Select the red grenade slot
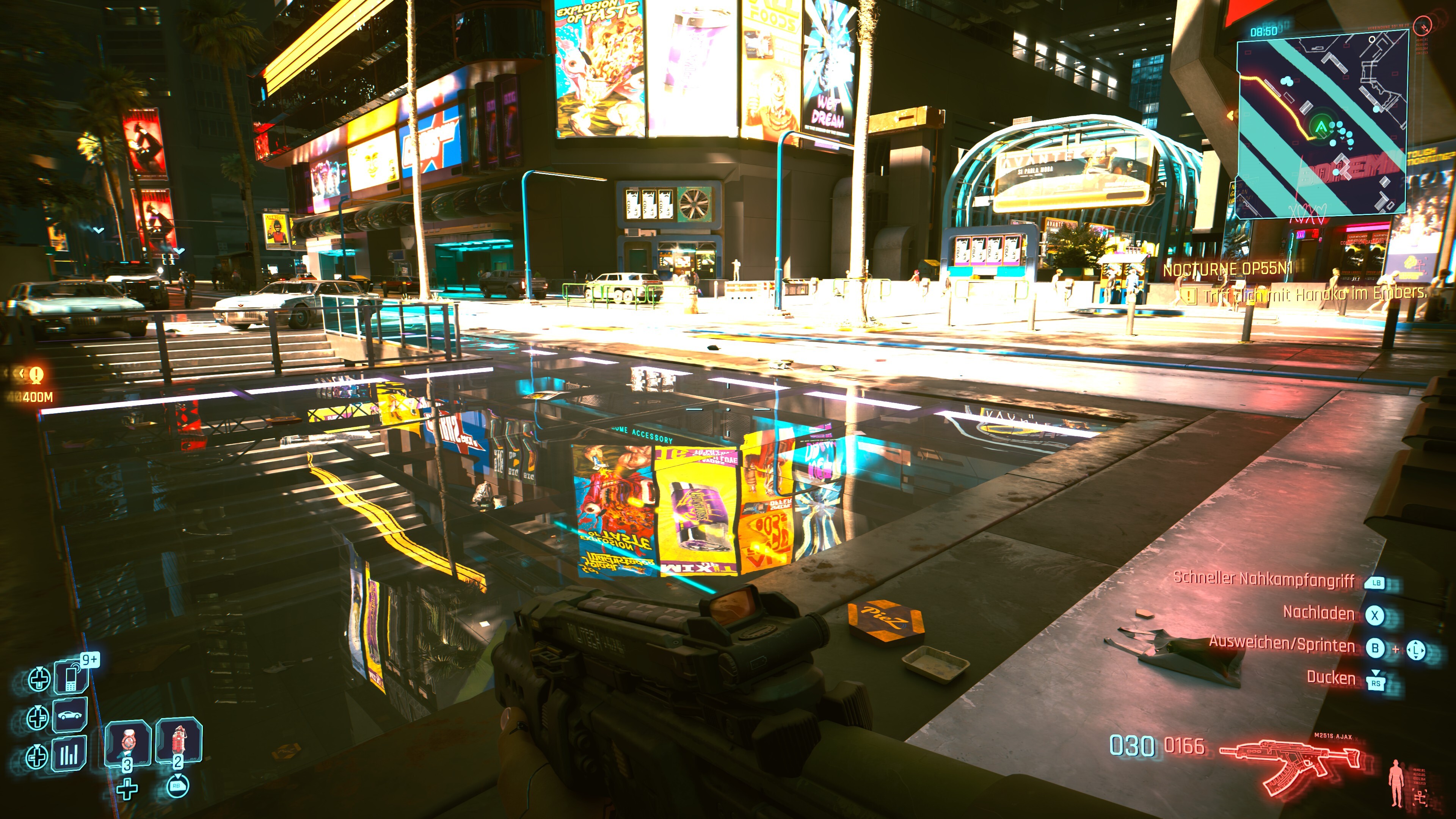 click(x=179, y=741)
